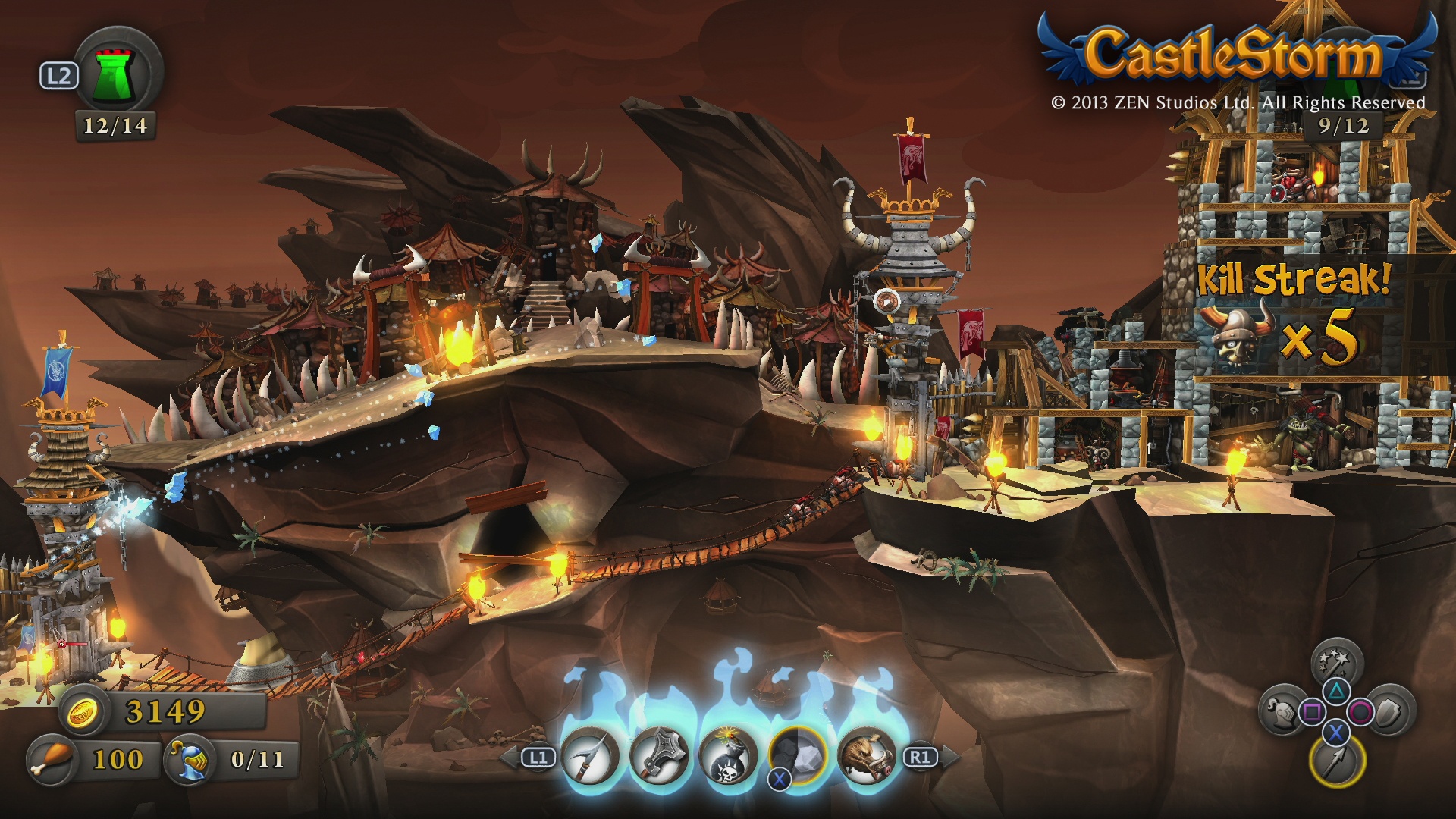Select the highlighted stone boulder projectile
This screenshot has height=819, width=1456.
[x=797, y=755]
